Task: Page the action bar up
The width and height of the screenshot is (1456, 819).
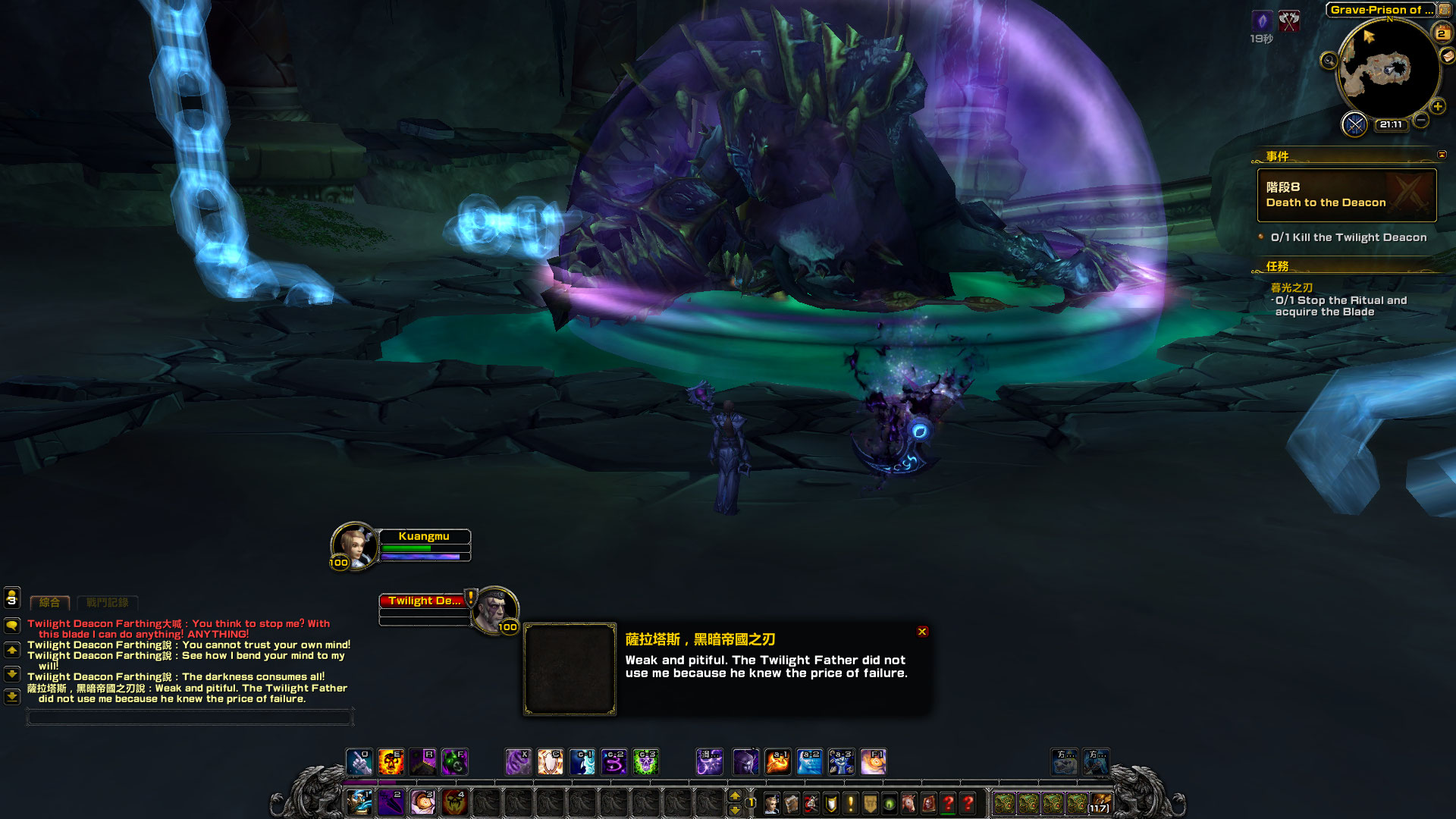Action: (734, 795)
